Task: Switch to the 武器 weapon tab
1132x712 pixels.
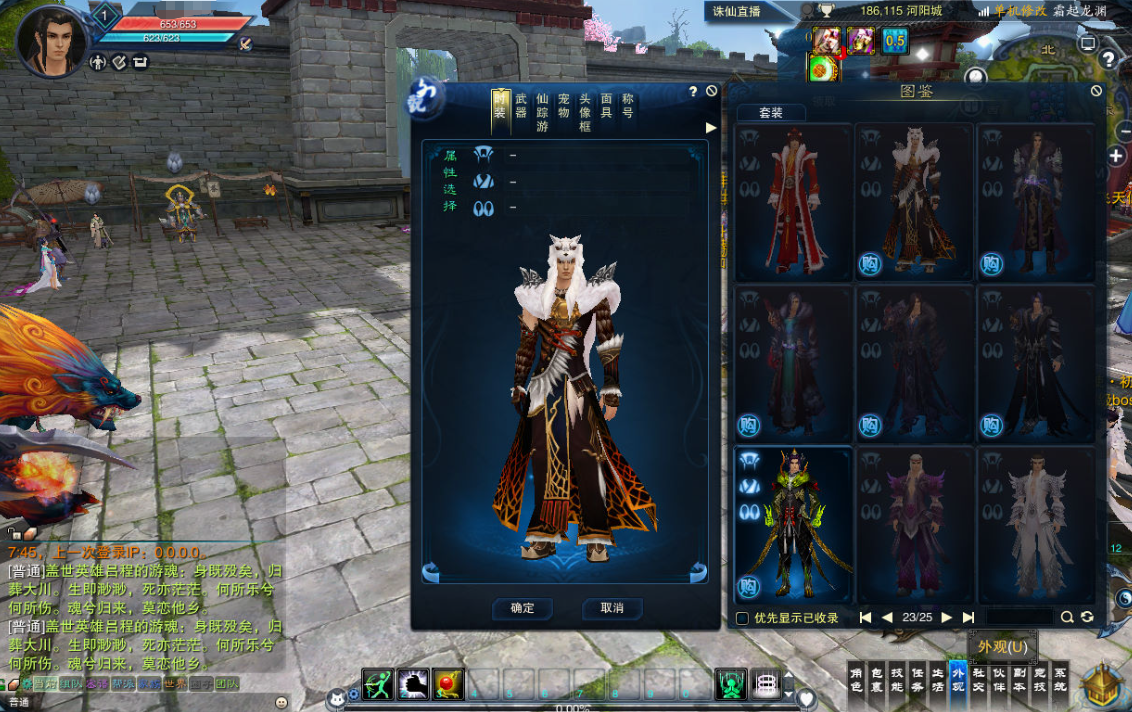Action: (x=521, y=106)
